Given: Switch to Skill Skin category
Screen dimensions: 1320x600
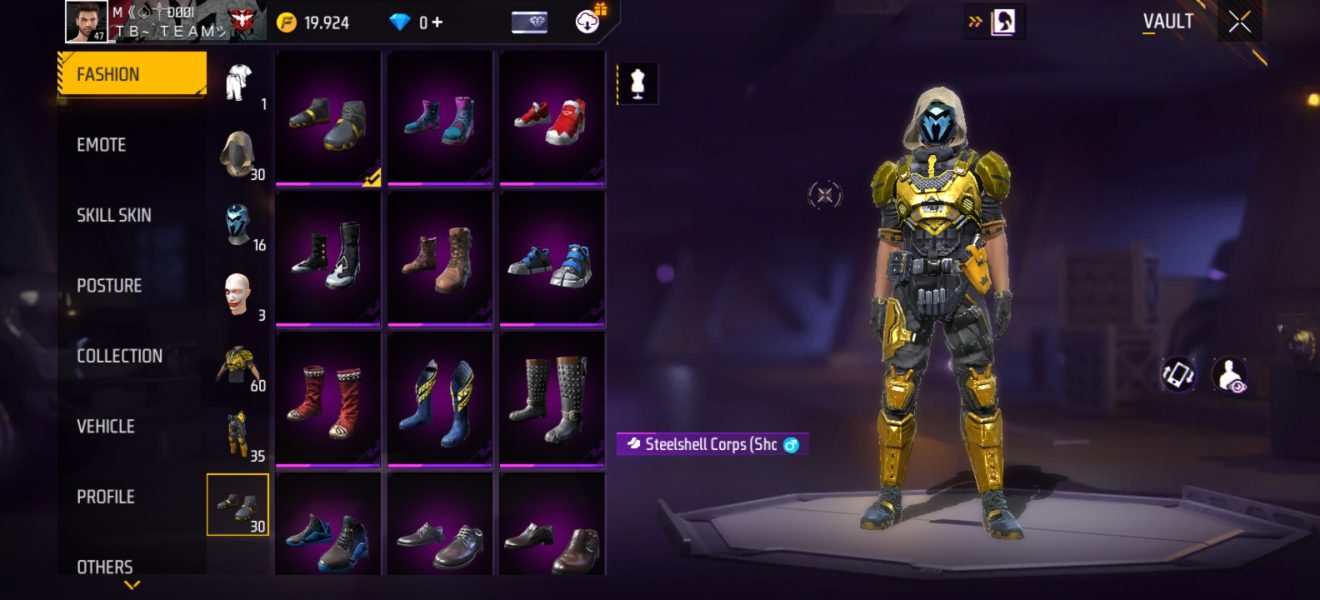Looking at the screenshot, I should pyautogui.click(x=114, y=215).
